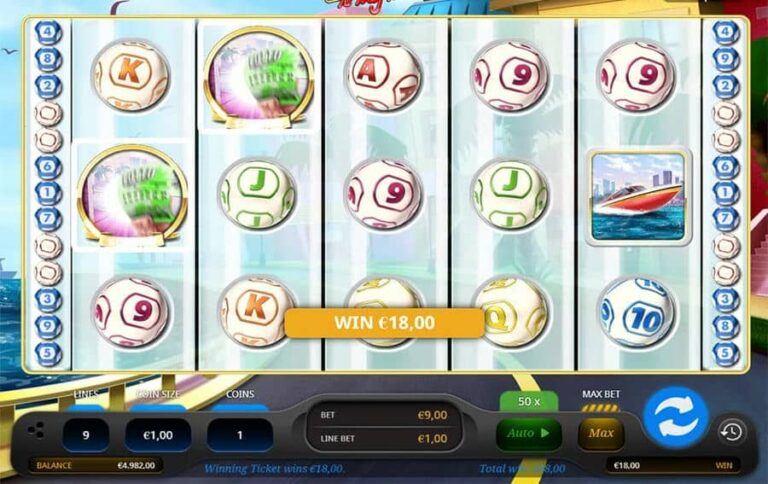Change the Lines value of 9
This screenshot has height=484, width=768.
(87, 434)
